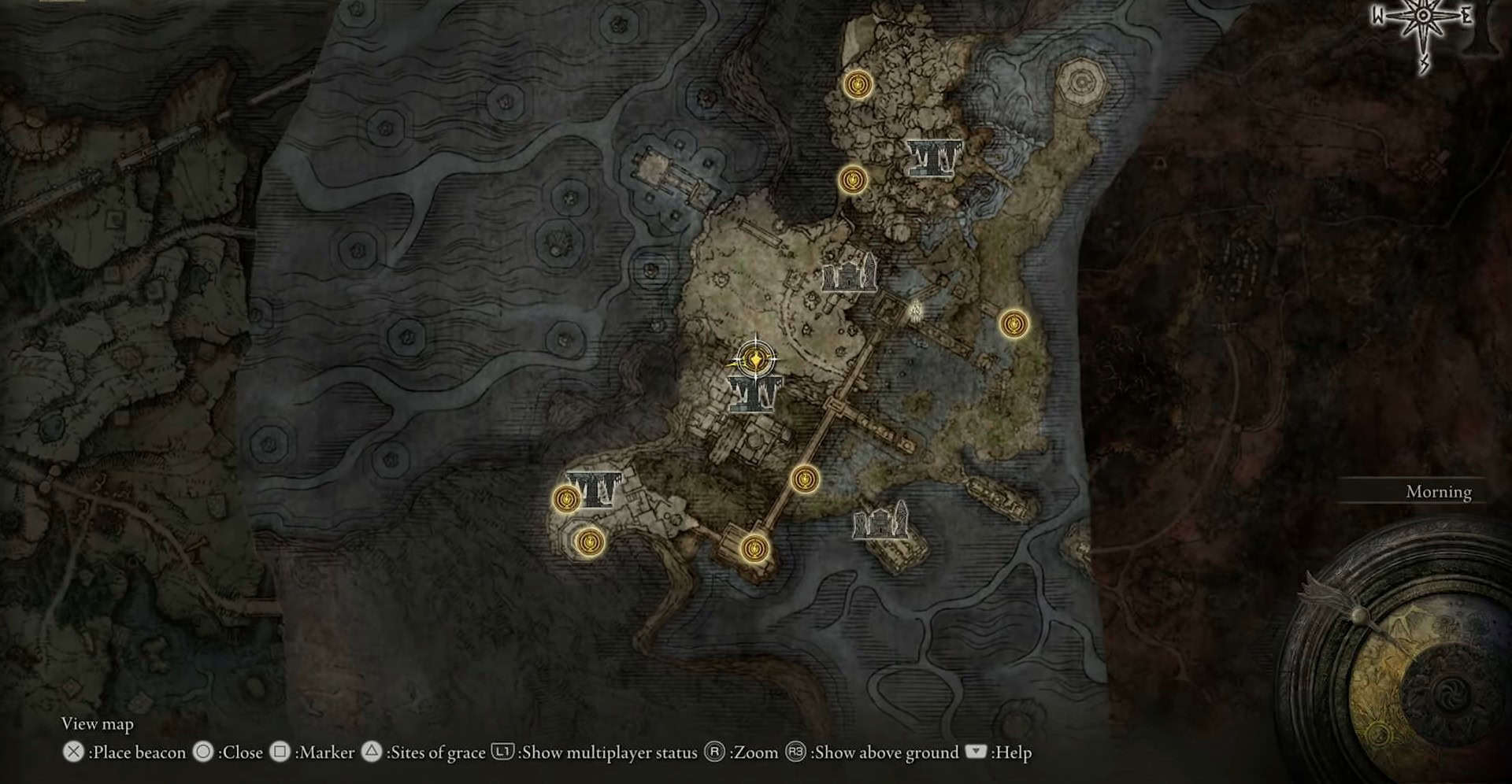This screenshot has height=784, width=1512.
Task: Select the ruined building landmark north of the plaza
Action: coord(849,274)
